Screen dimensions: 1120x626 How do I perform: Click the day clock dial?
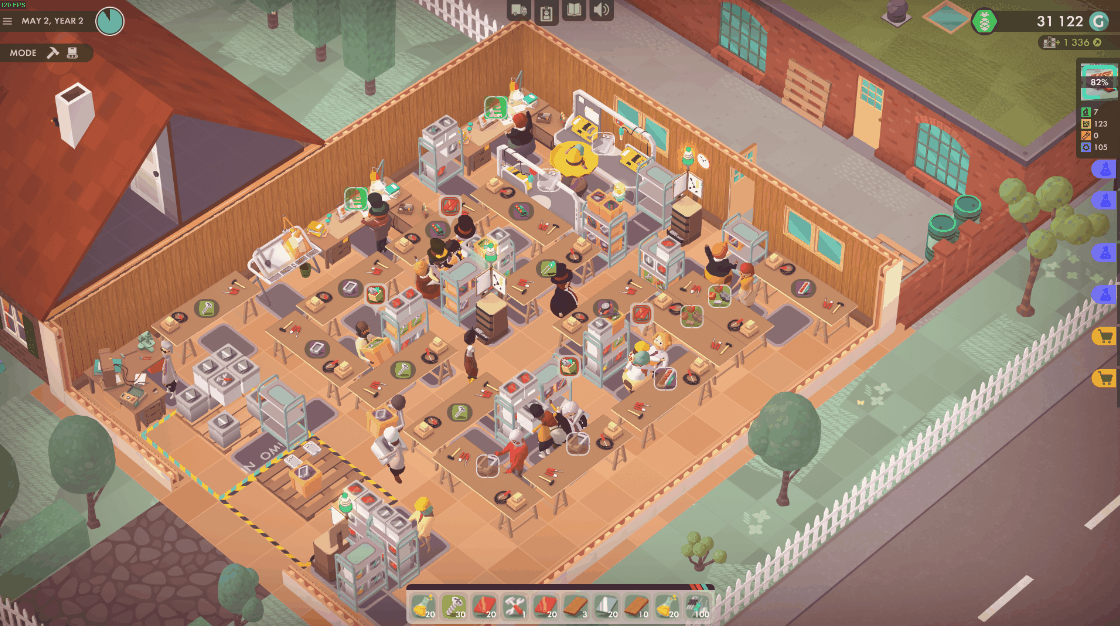110,20
